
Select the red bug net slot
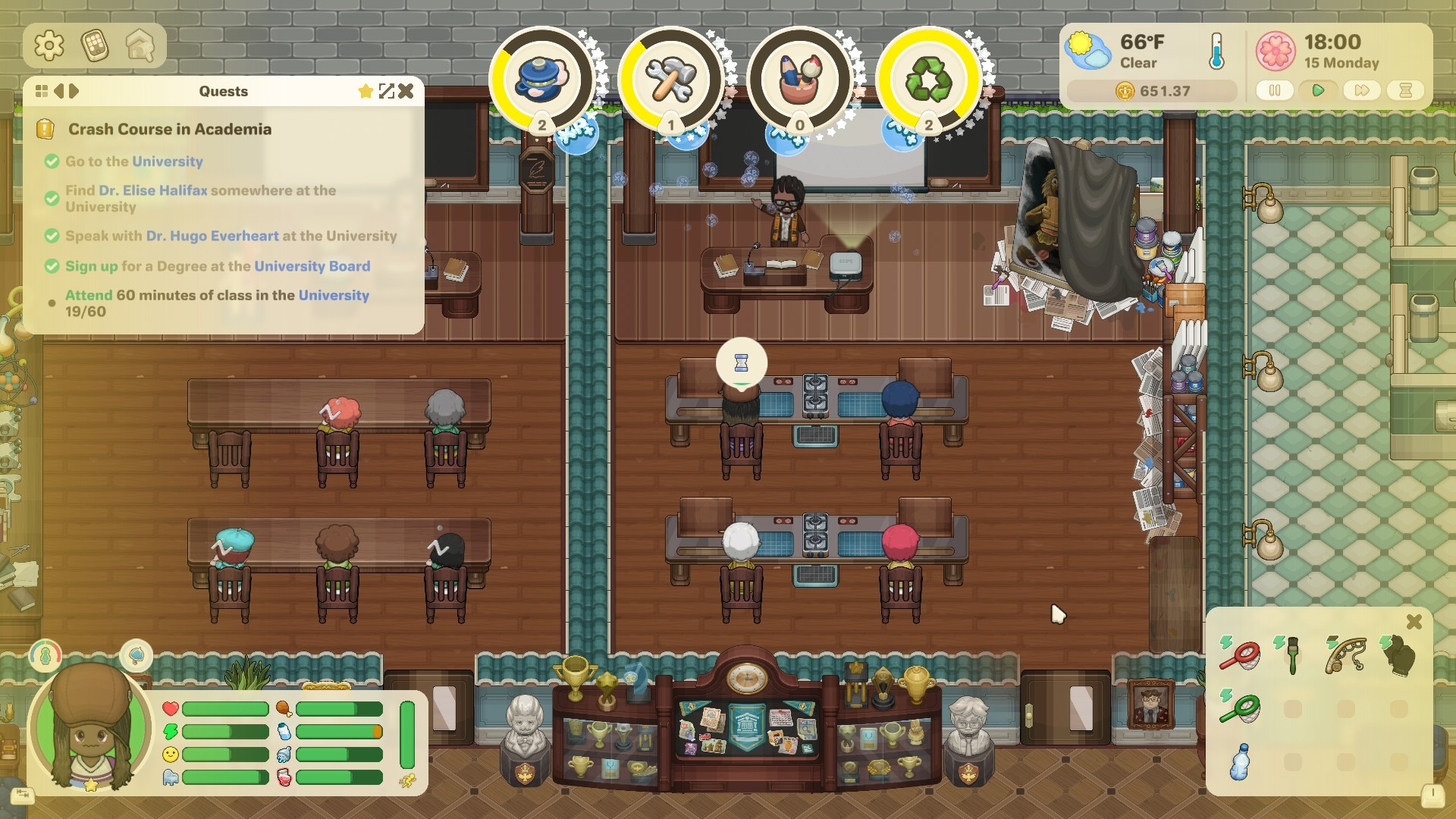click(x=1241, y=654)
